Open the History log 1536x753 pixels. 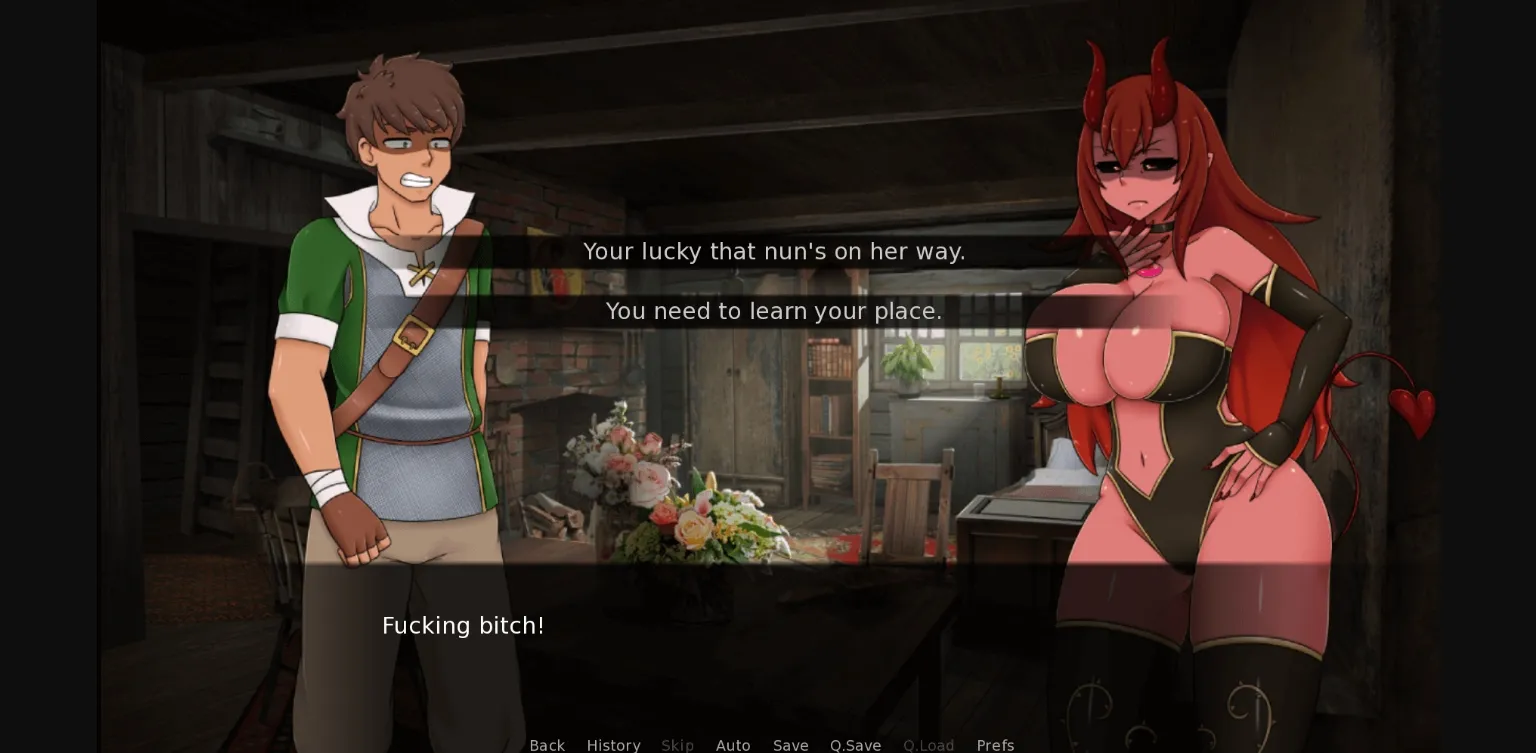(613, 745)
